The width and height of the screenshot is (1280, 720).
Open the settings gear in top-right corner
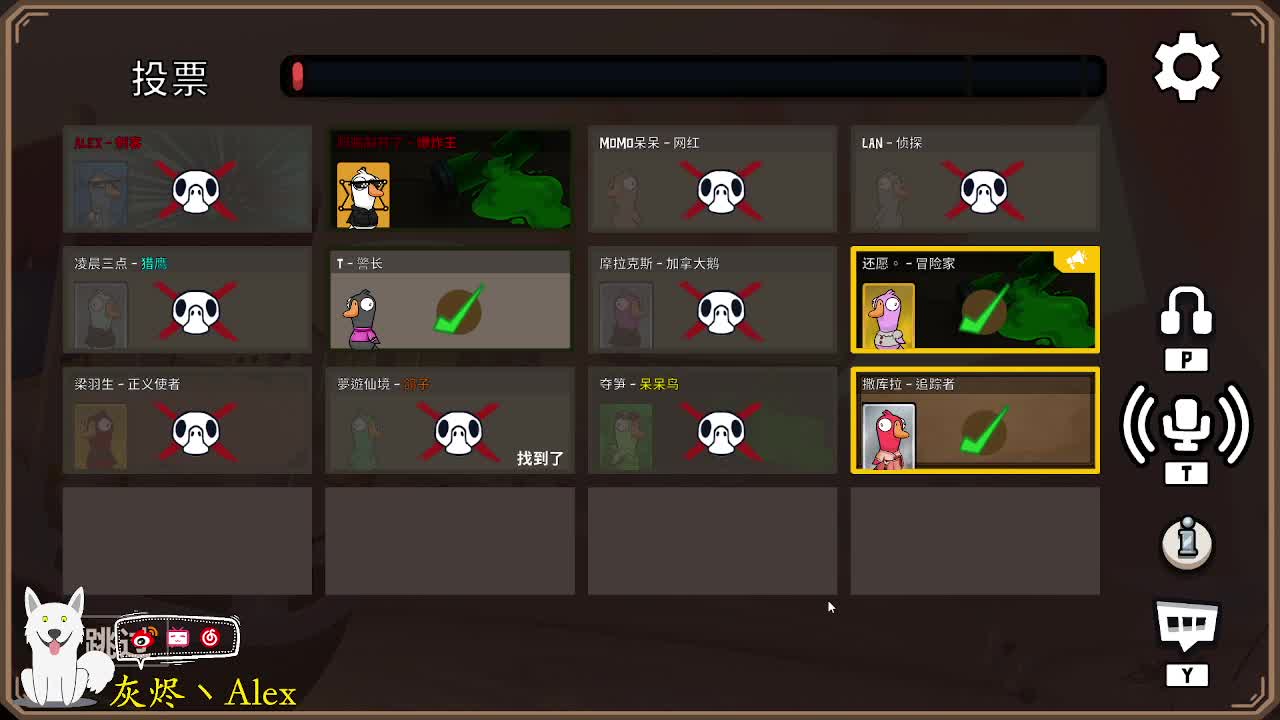[x=1186, y=66]
